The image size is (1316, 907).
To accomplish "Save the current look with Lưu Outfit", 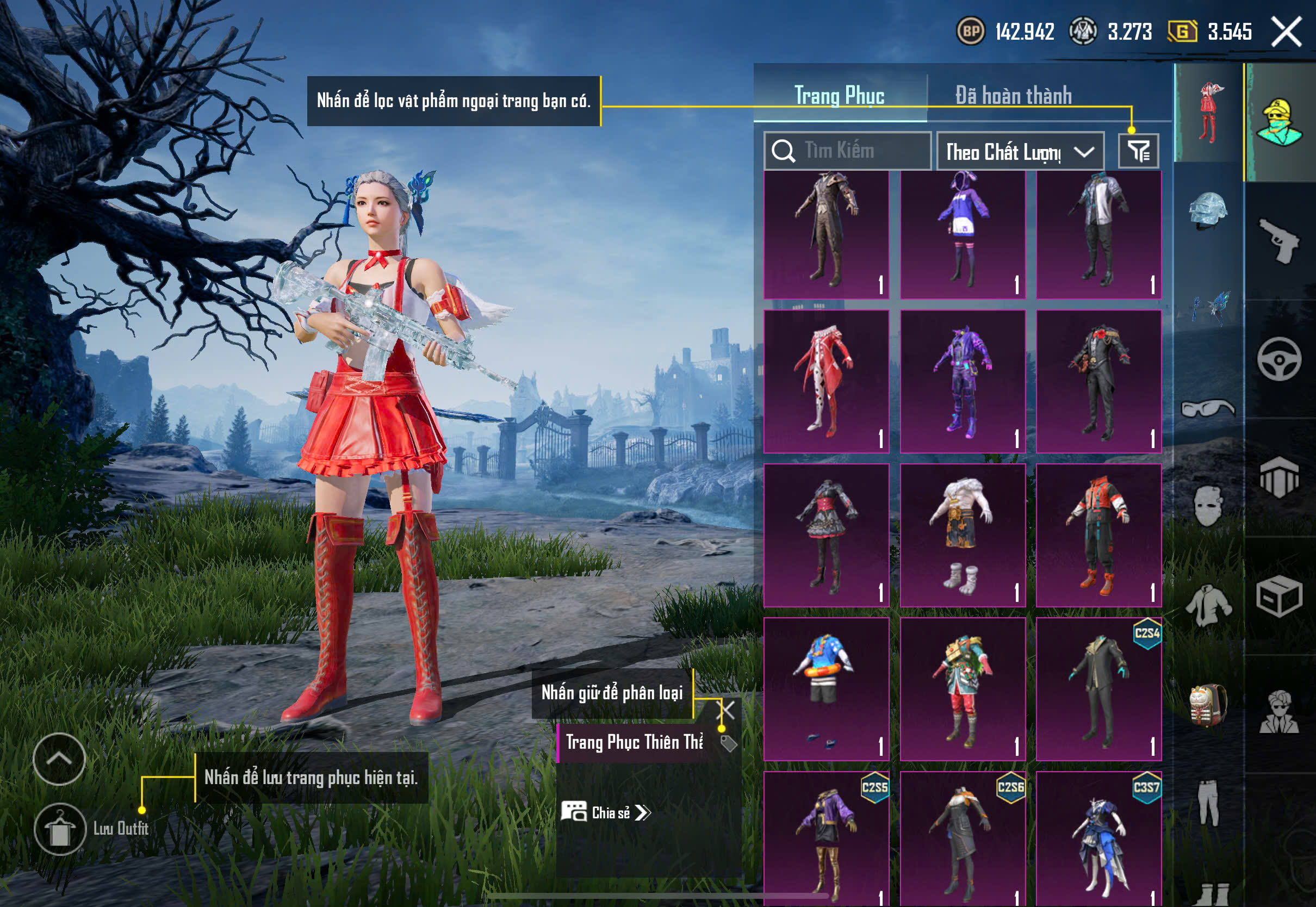I will click(60, 829).
